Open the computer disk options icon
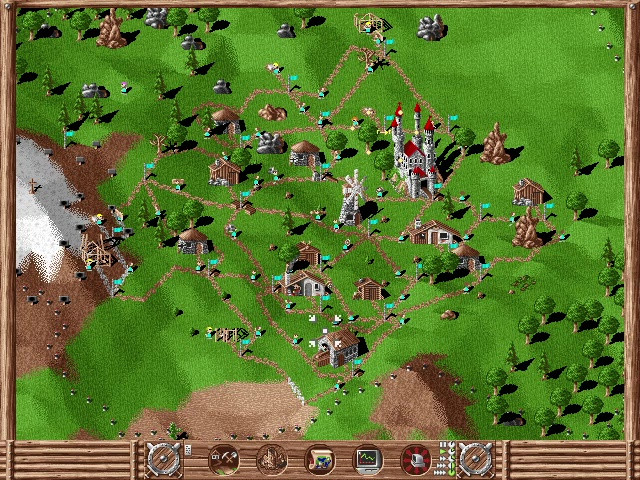Image resolution: width=640 pixels, height=480 pixels. 417,459
